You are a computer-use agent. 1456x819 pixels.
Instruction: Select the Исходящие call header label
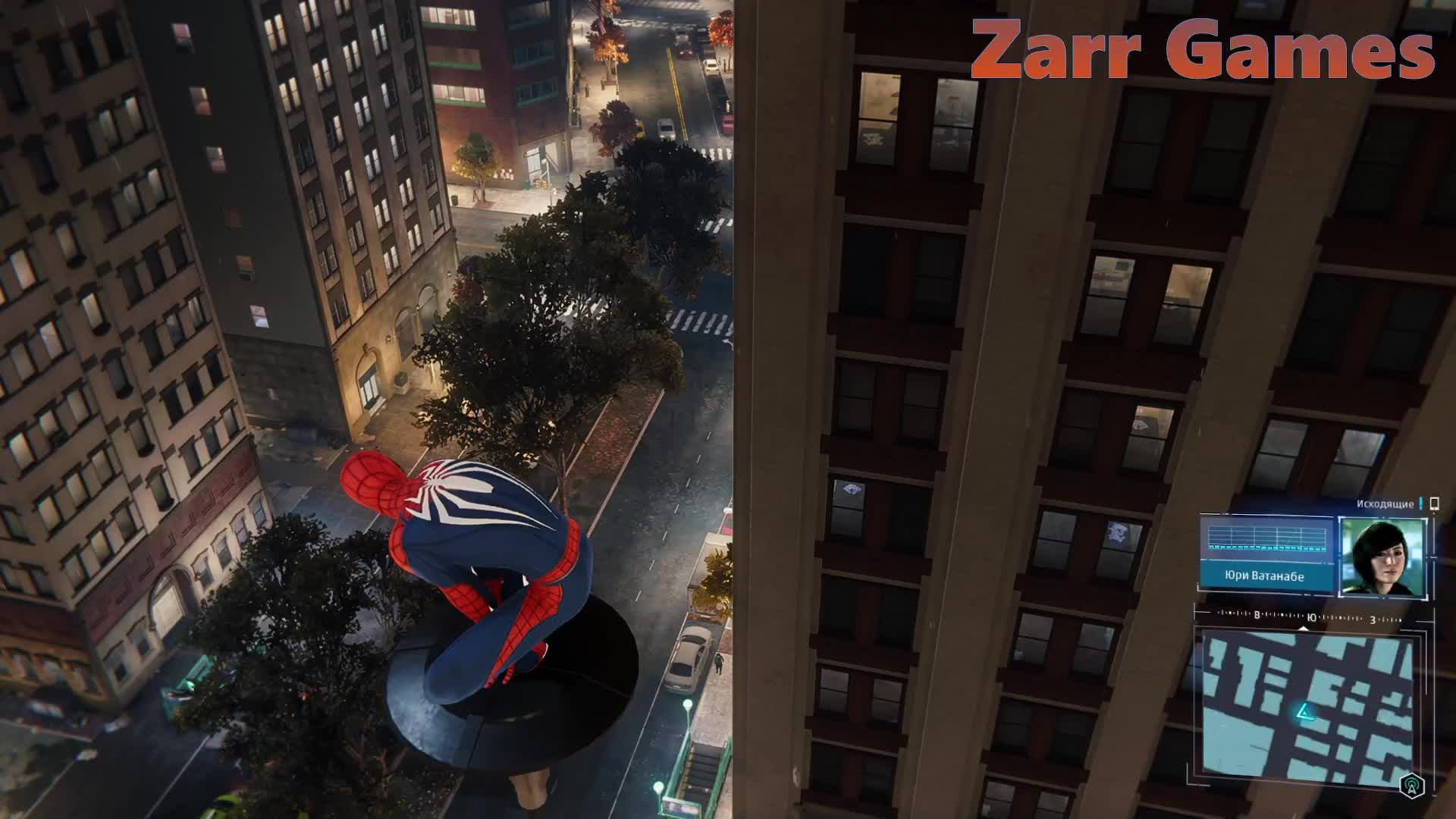[x=1384, y=504]
